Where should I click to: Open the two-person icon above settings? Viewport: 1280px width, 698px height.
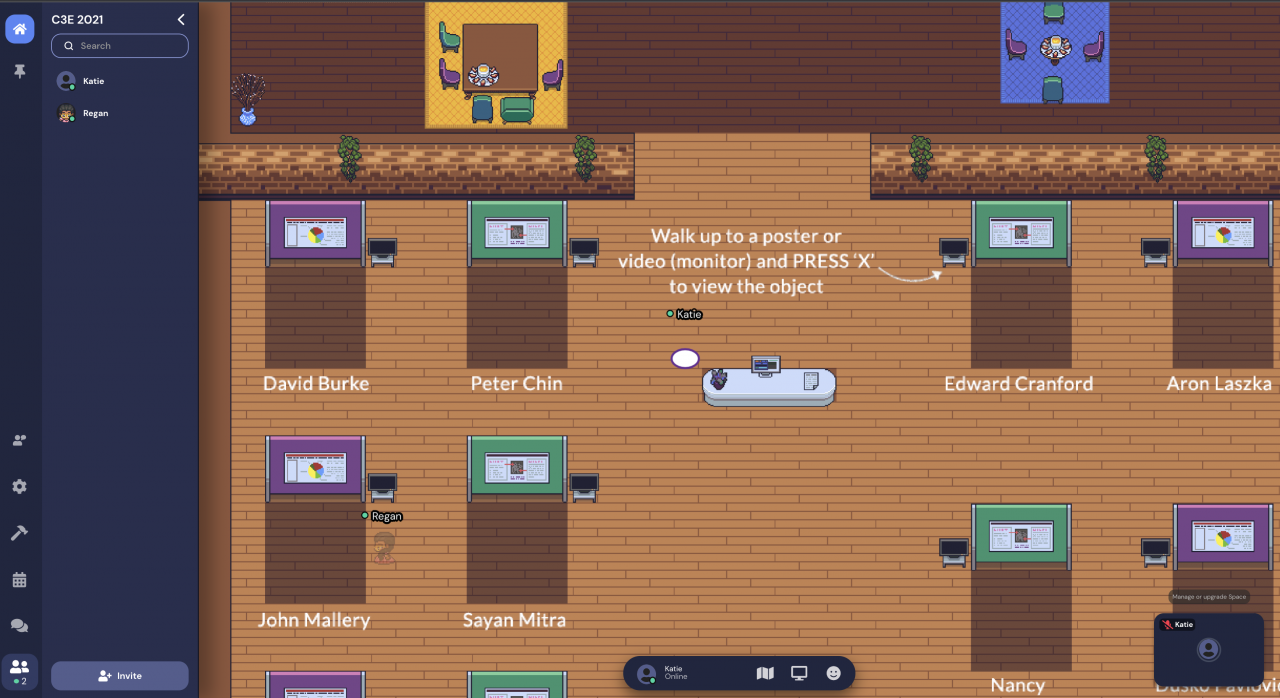(20, 440)
